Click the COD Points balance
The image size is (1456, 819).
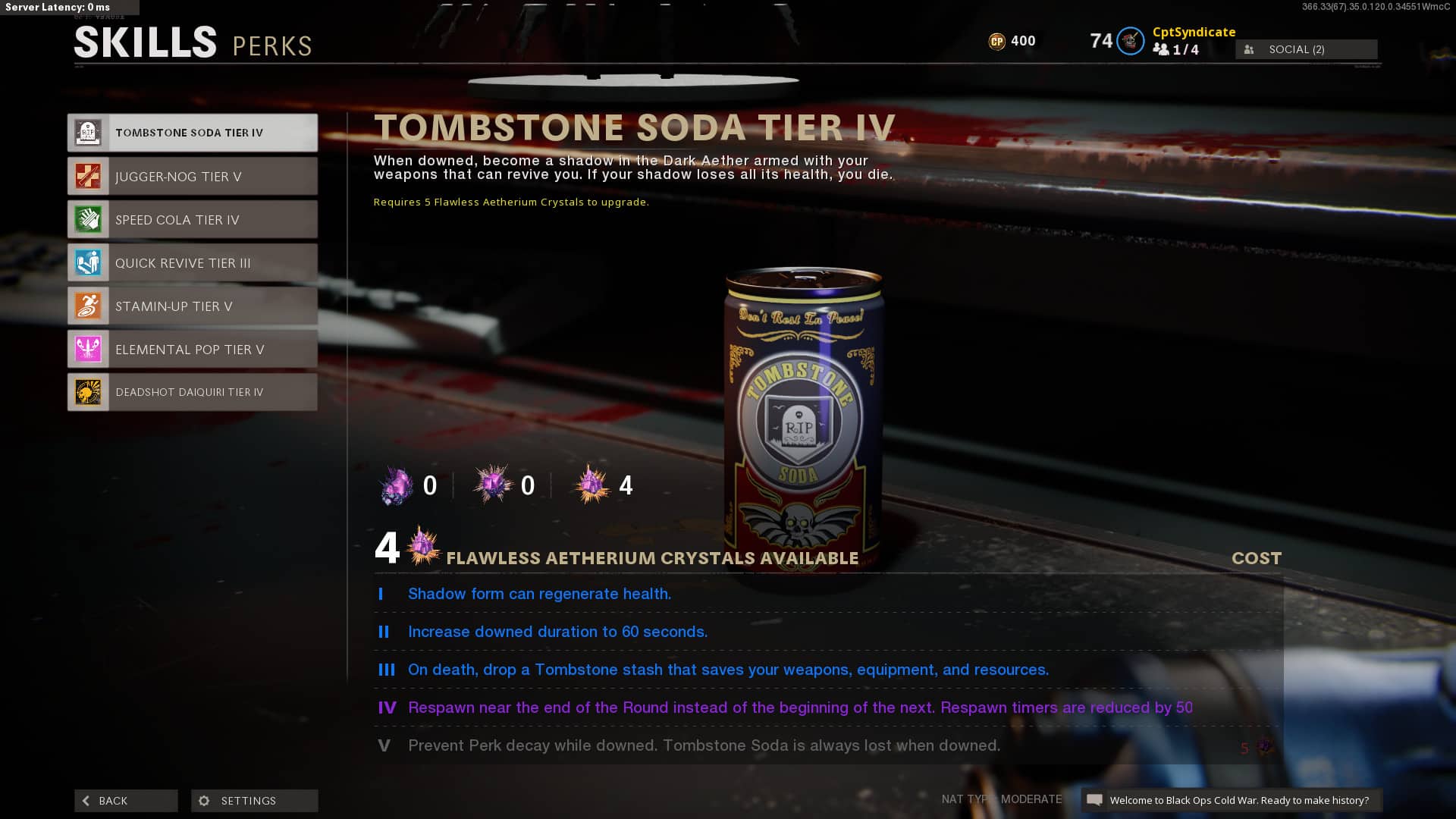[1012, 41]
